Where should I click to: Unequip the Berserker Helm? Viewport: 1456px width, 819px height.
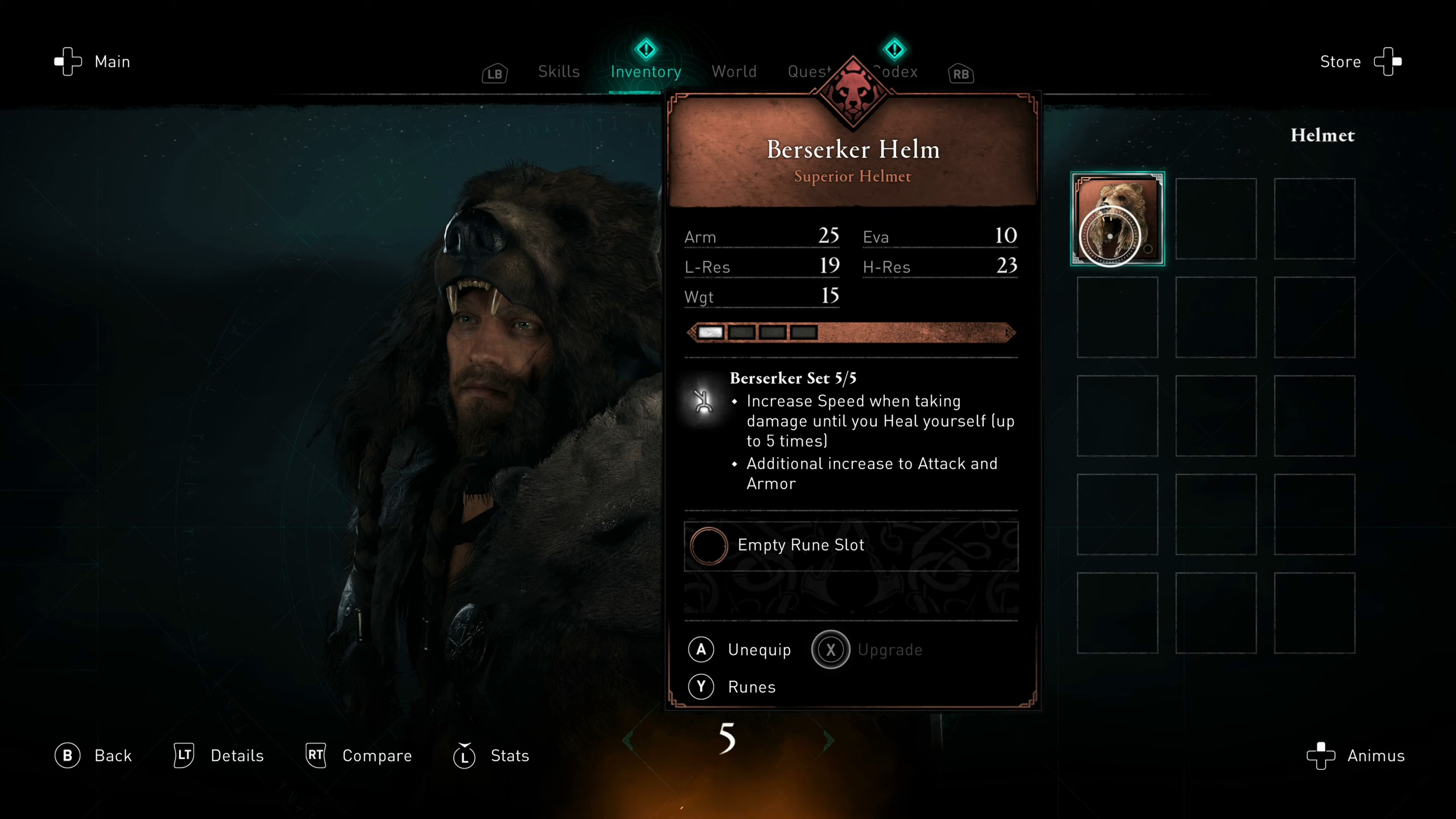coord(741,650)
